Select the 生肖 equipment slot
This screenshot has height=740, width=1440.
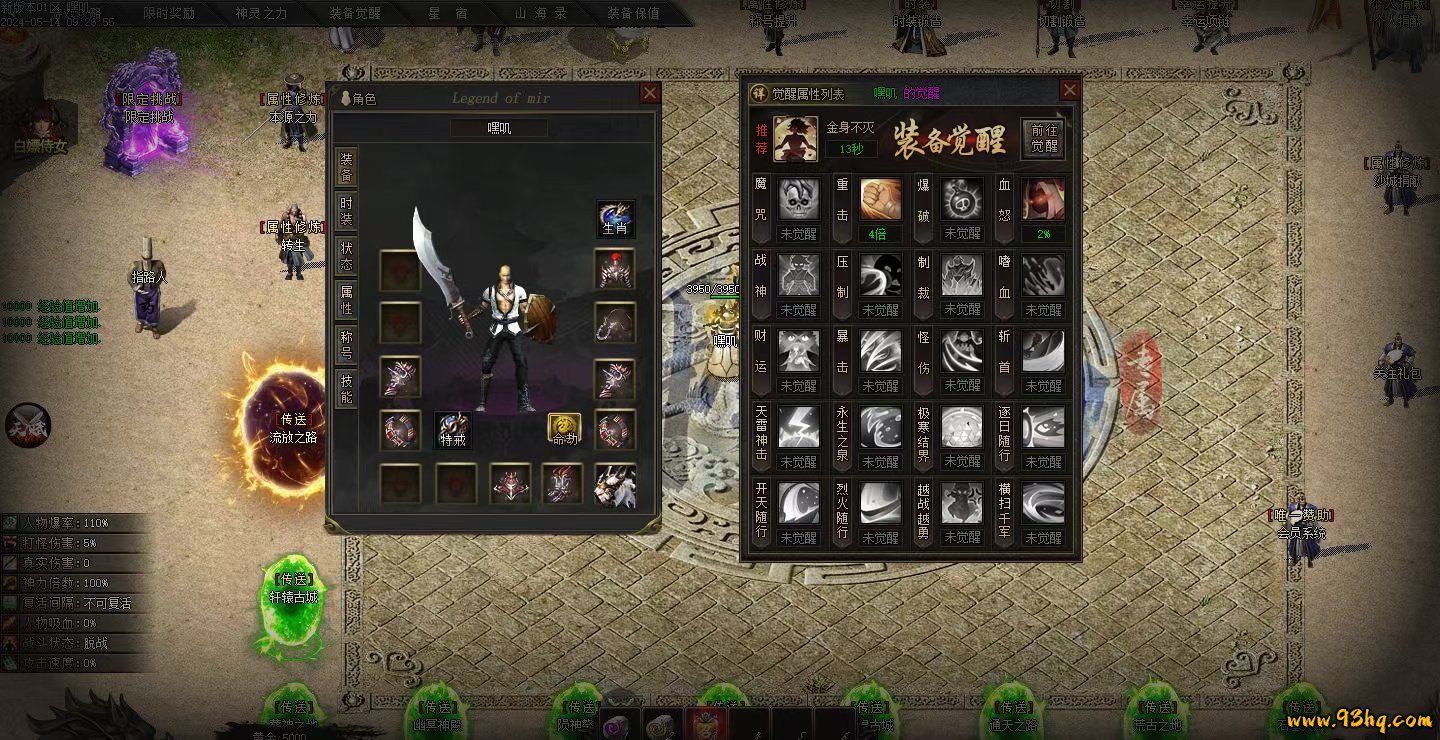615,219
